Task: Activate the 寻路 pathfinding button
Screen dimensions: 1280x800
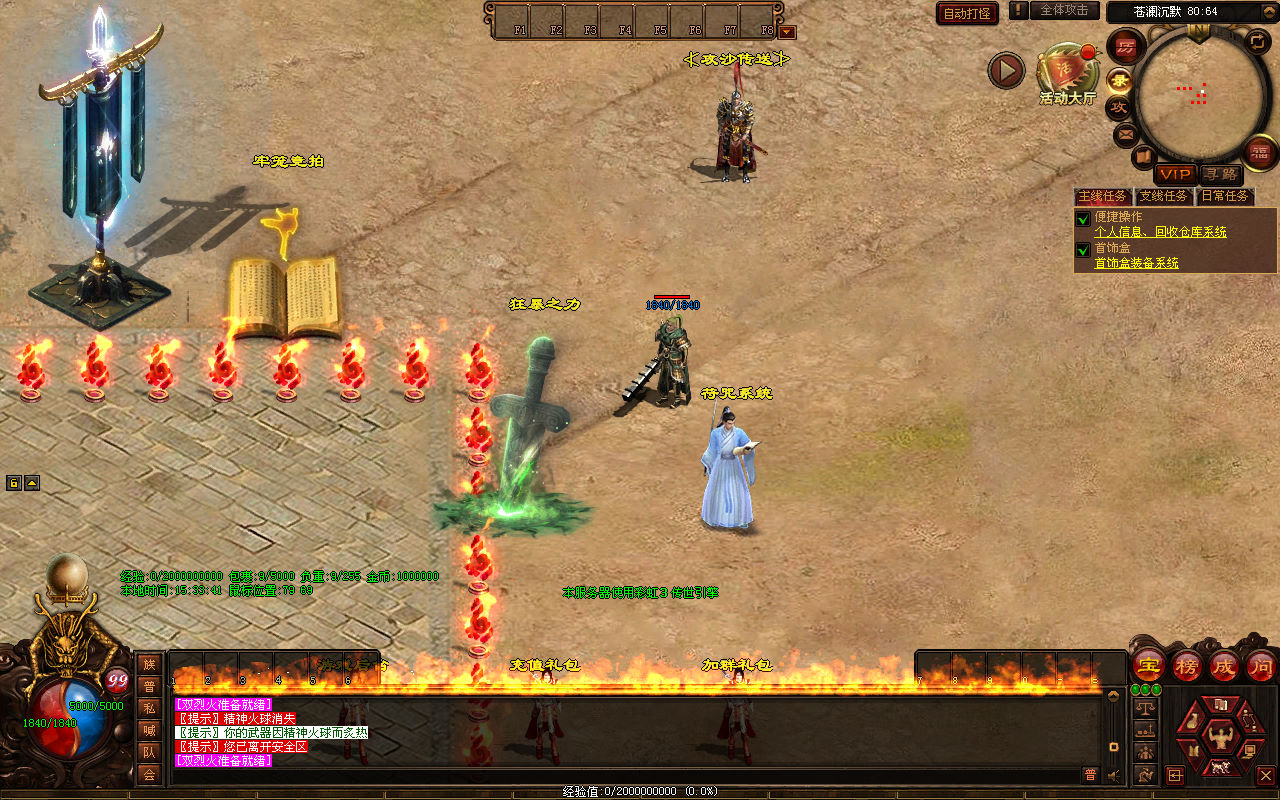Action: point(1219,174)
